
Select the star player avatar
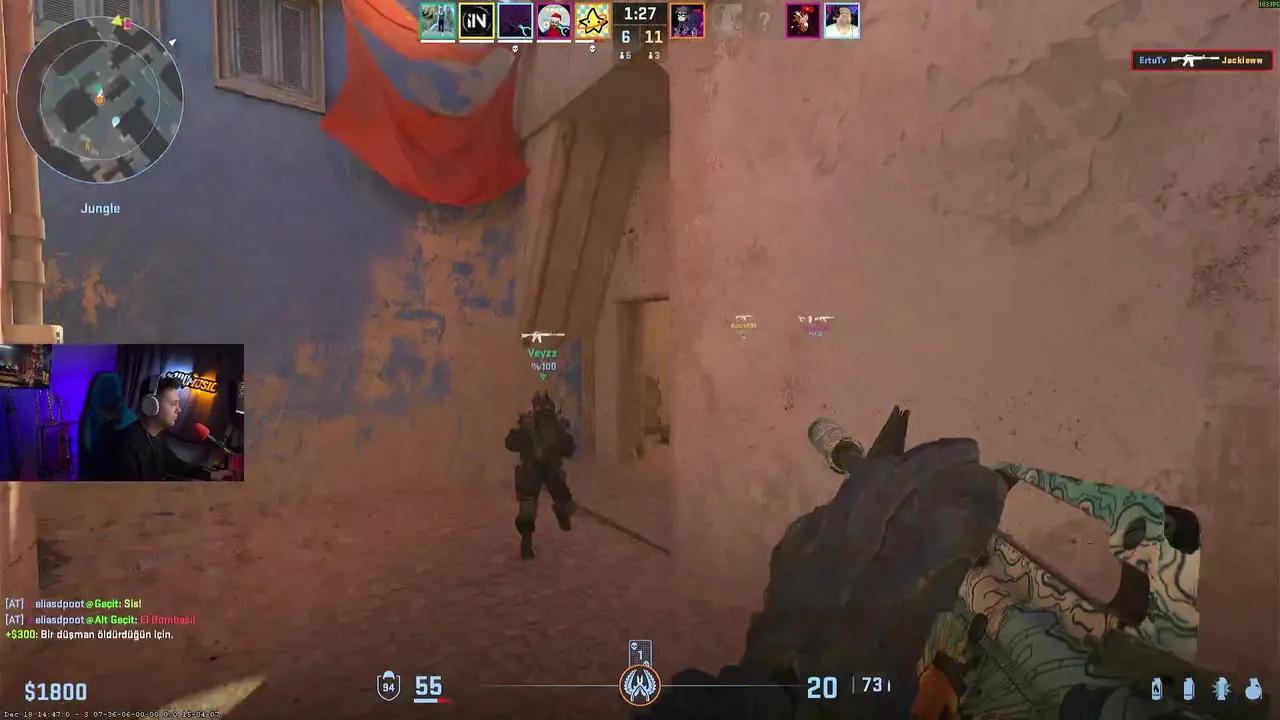click(x=590, y=21)
